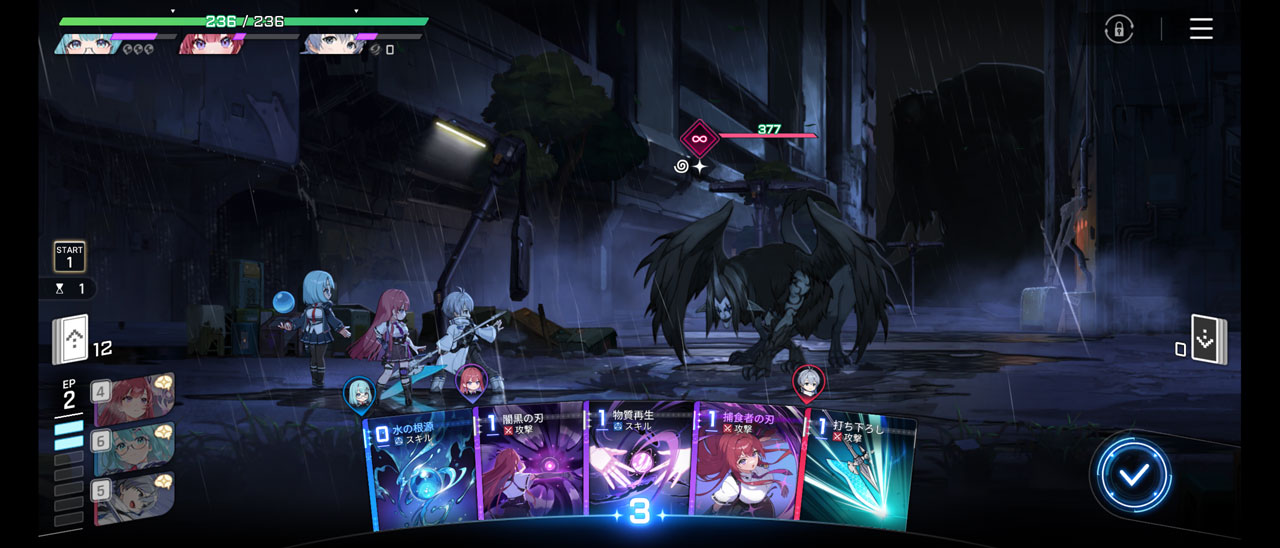Select teal-haired glasses character's EP 6 skill
The image size is (1280, 548).
[x=134, y=447]
